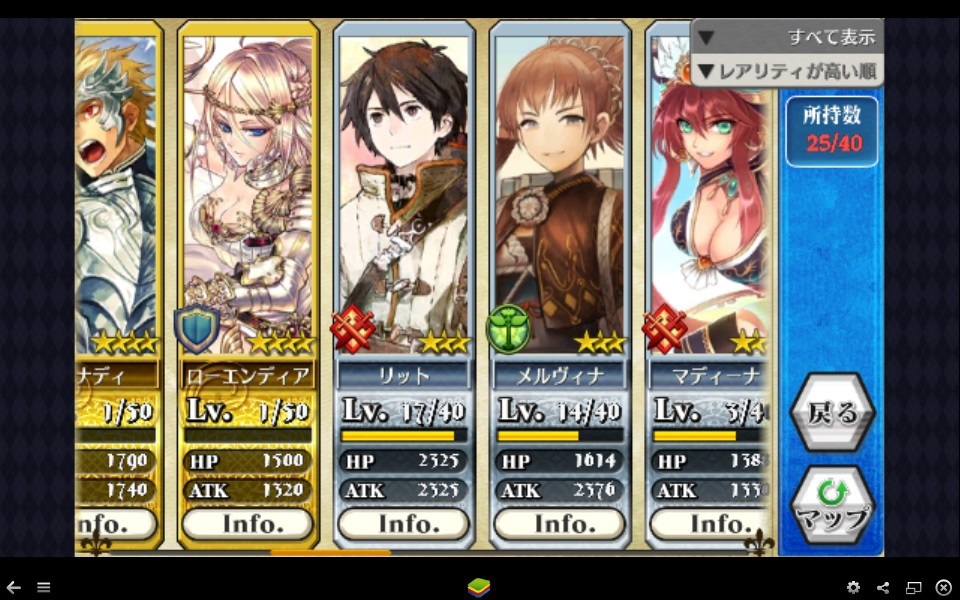Open the emulator settings gear

pyautogui.click(x=853, y=587)
